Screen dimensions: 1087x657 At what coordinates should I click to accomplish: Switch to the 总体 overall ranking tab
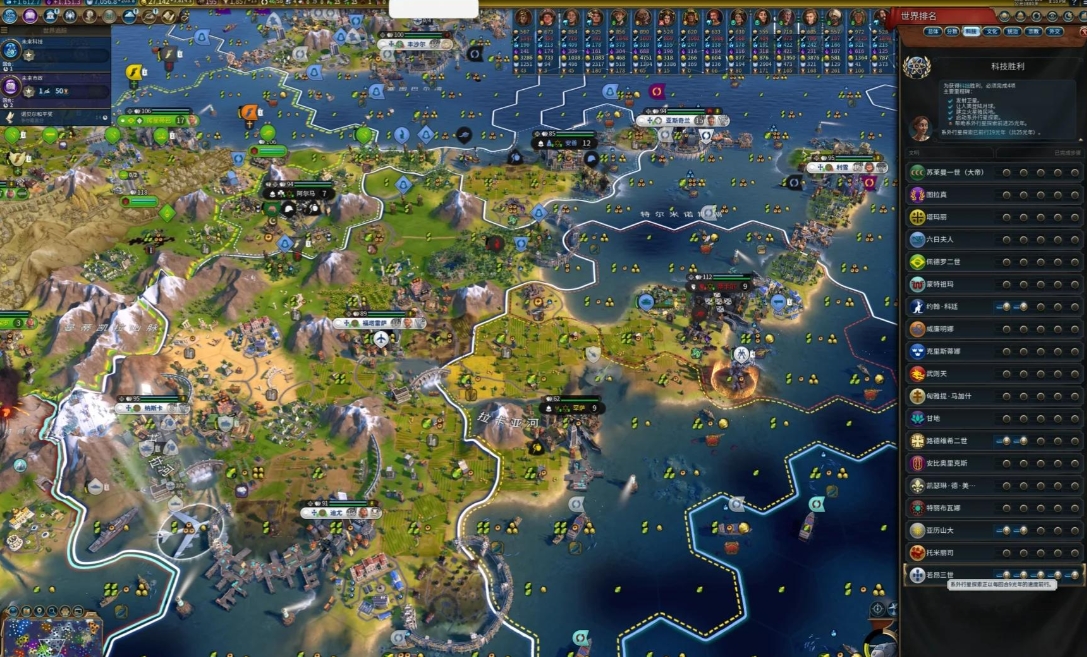[x=932, y=31]
